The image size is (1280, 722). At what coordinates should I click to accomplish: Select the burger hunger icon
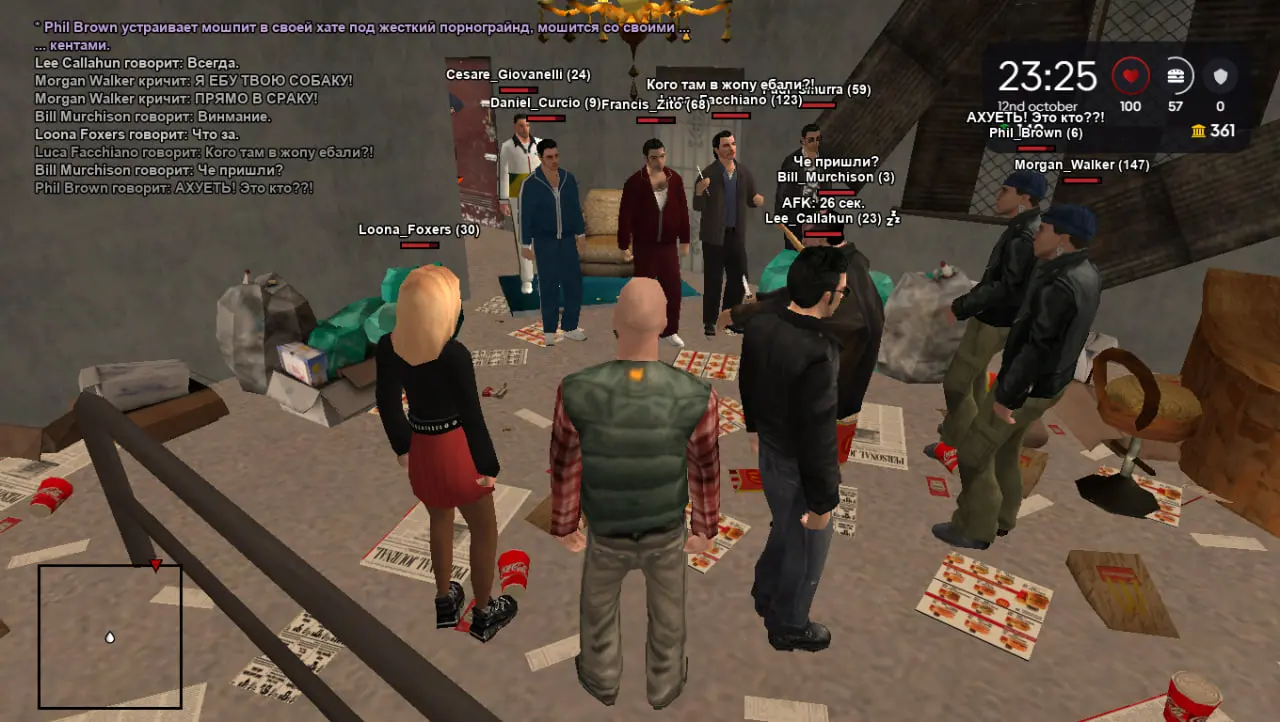click(x=1176, y=76)
